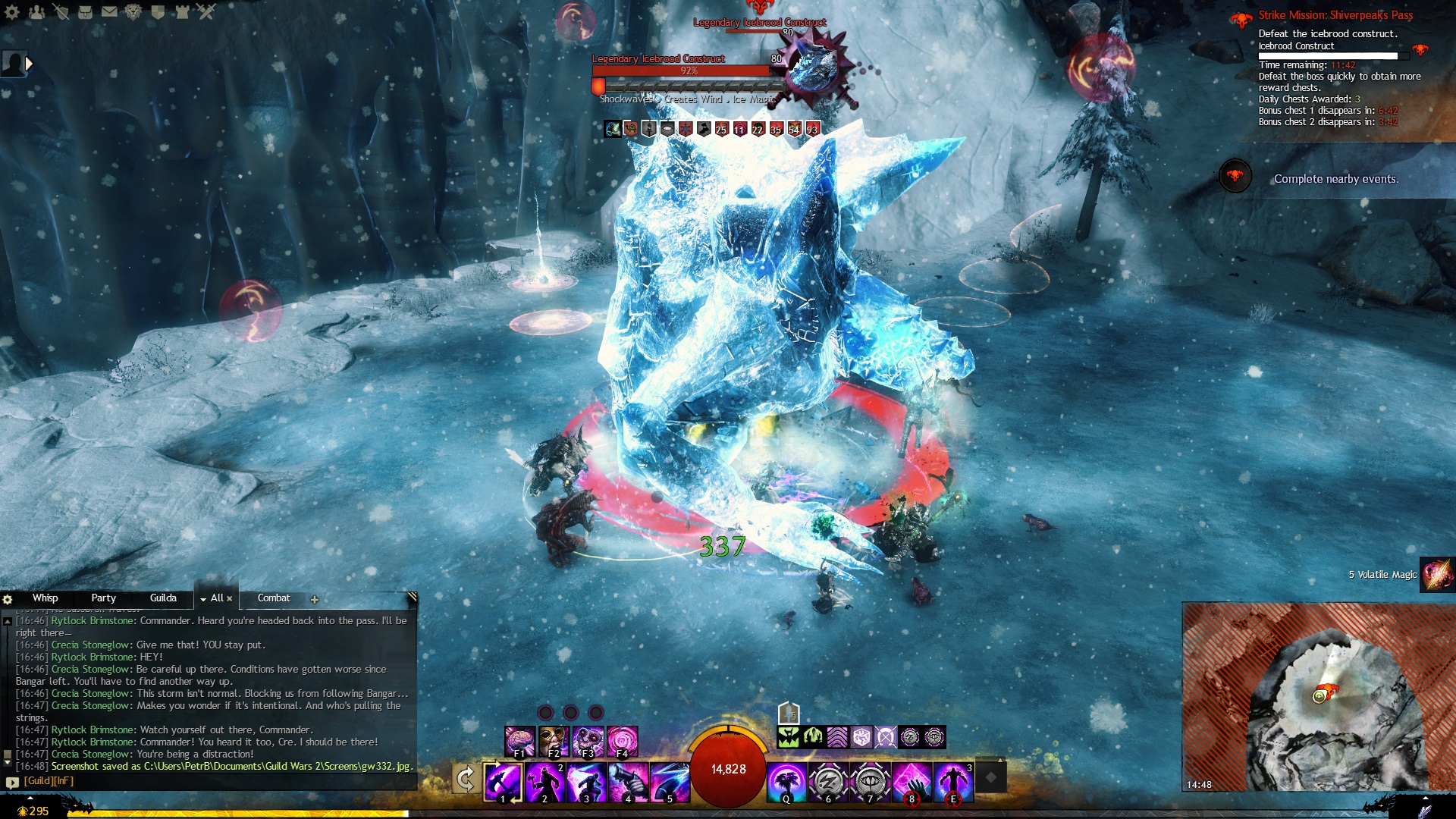Switch to the Party chat tab
This screenshot has height=819, width=1456.
pos(103,598)
